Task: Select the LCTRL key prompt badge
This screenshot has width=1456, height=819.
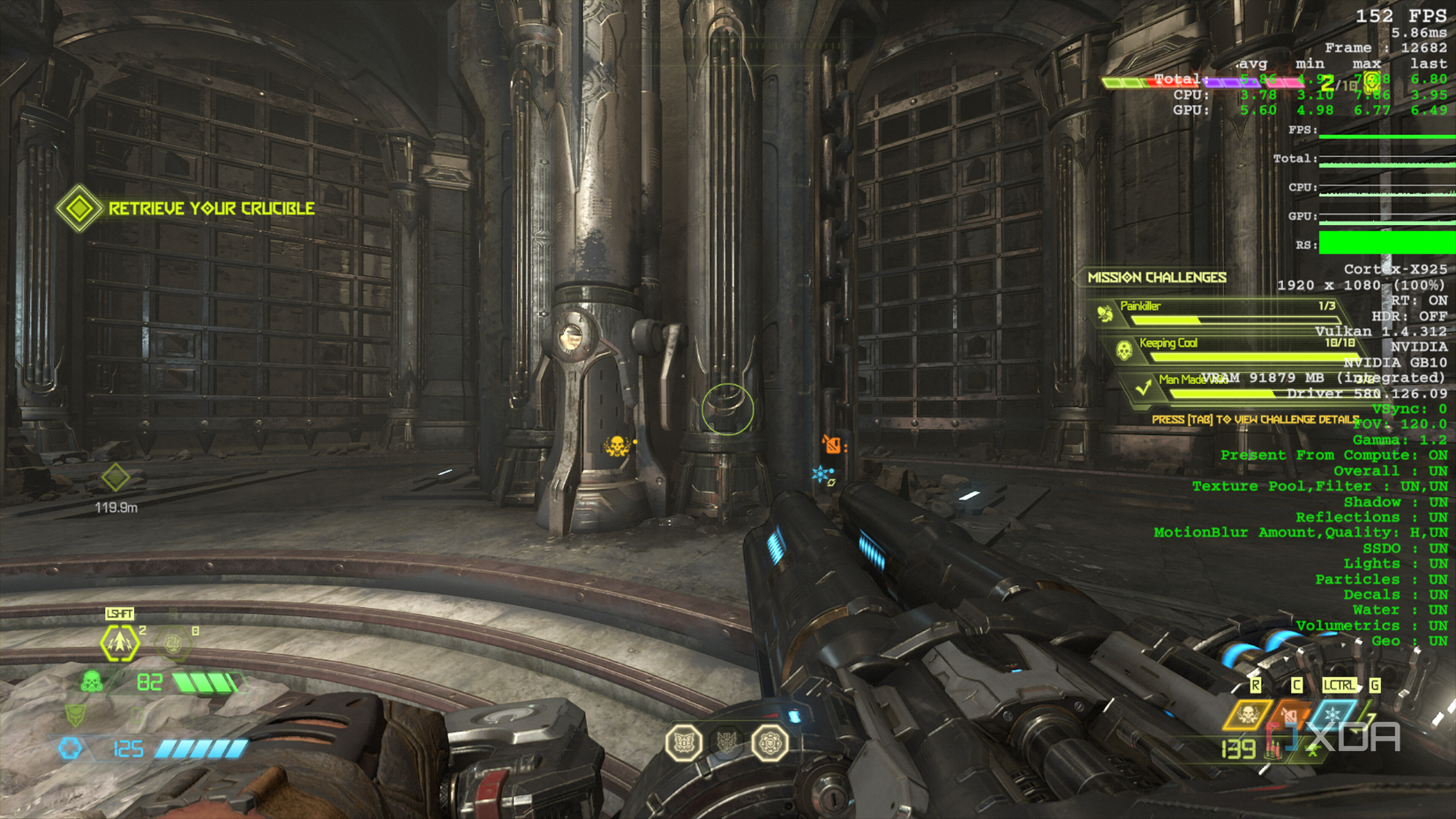Action: coord(1340,684)
